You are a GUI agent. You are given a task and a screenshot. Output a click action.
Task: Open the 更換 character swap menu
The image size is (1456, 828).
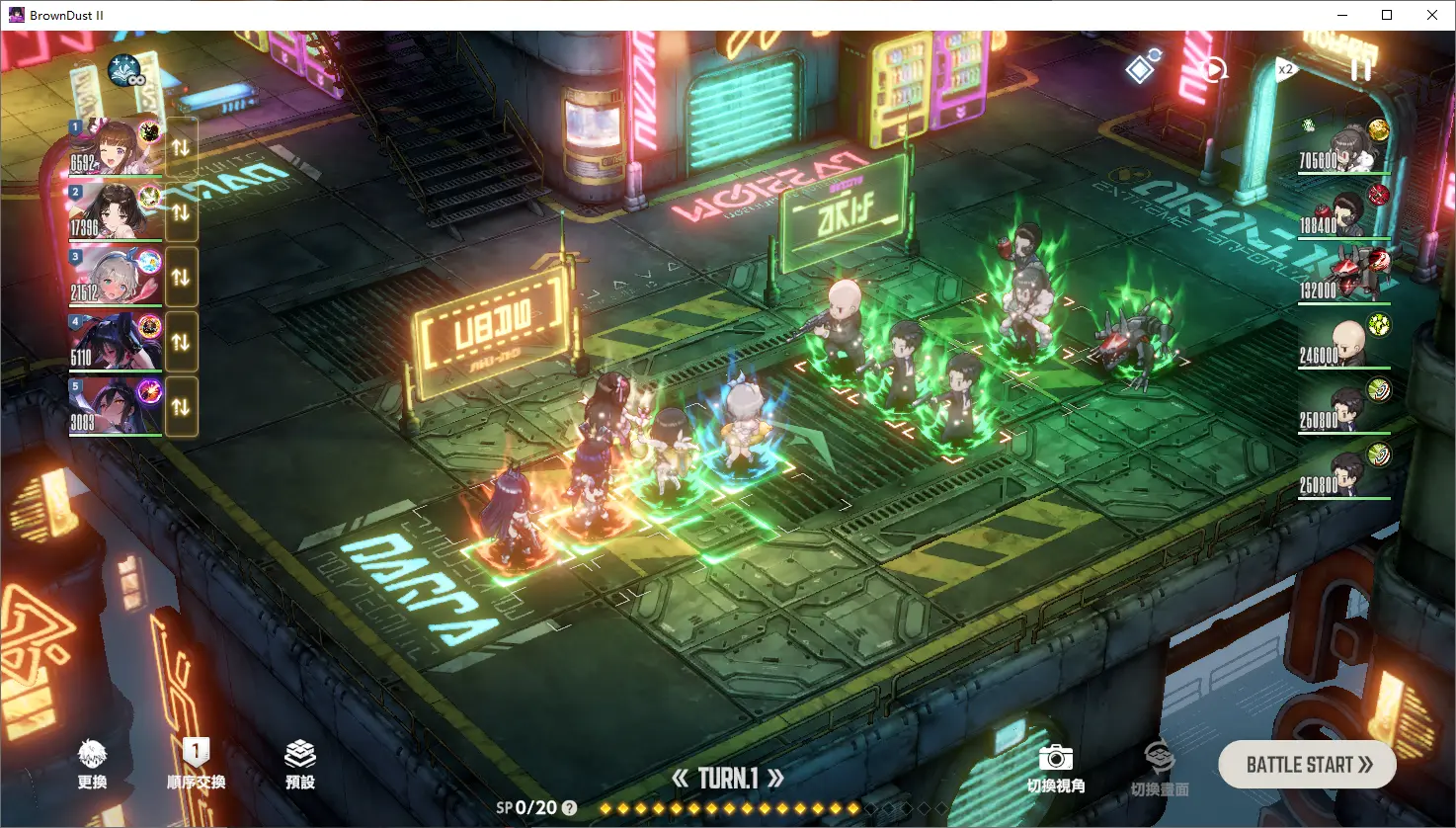(x=92, y=765)
